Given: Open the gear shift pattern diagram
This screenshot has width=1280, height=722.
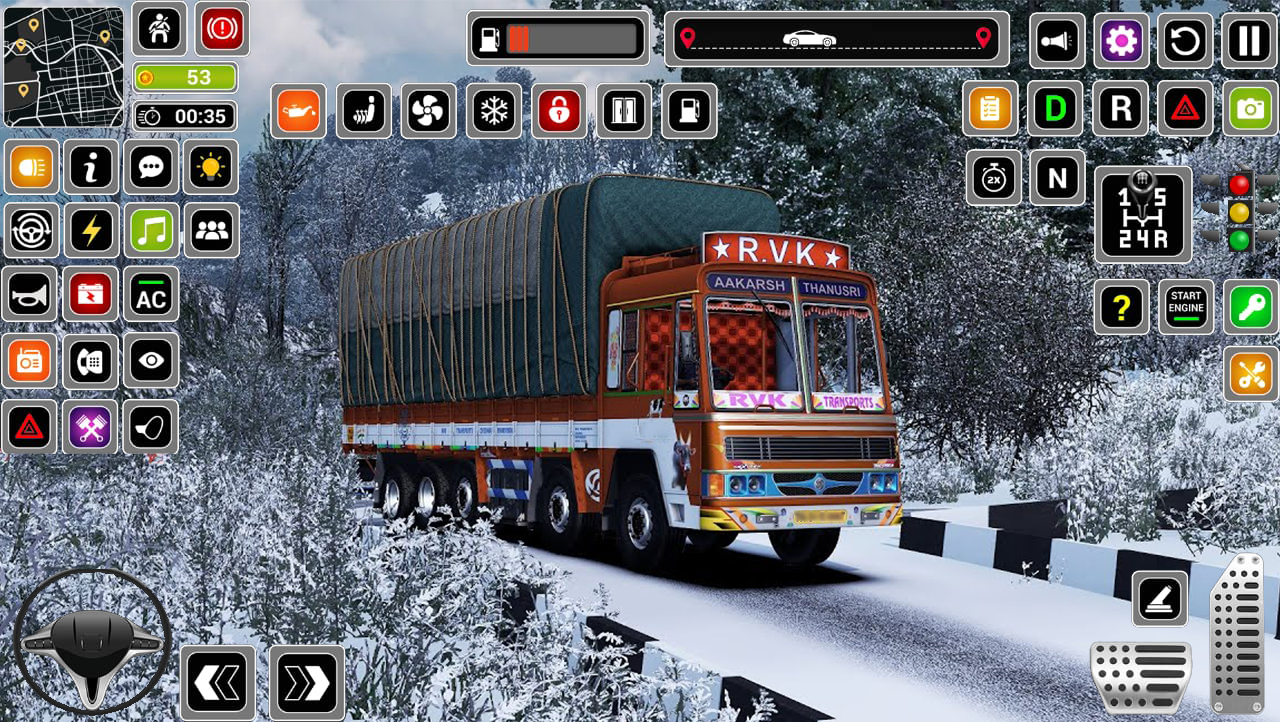Looking at the screenshot, I should point(1143,213).
